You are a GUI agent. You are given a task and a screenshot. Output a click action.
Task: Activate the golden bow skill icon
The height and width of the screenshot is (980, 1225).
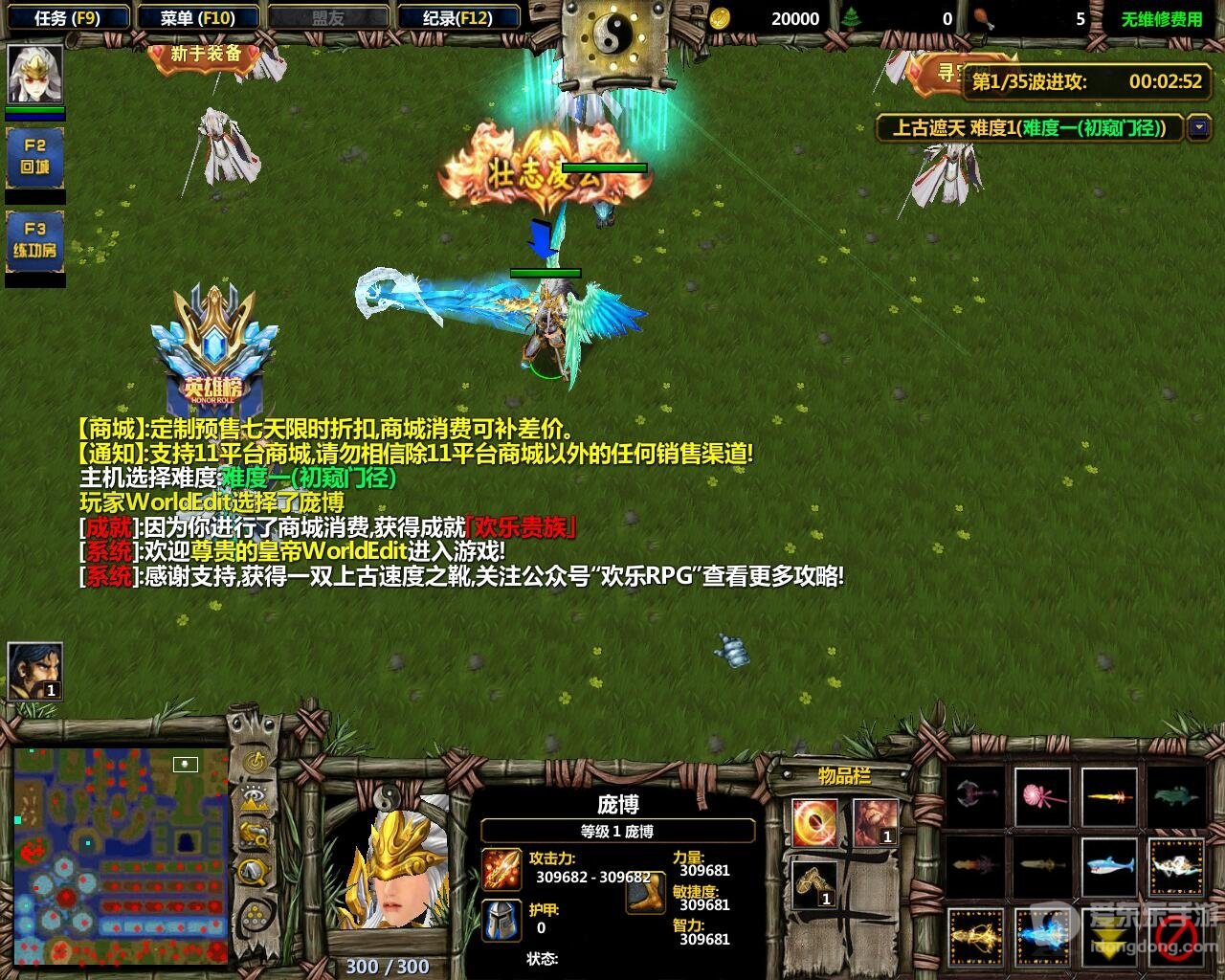click(975, 935)
